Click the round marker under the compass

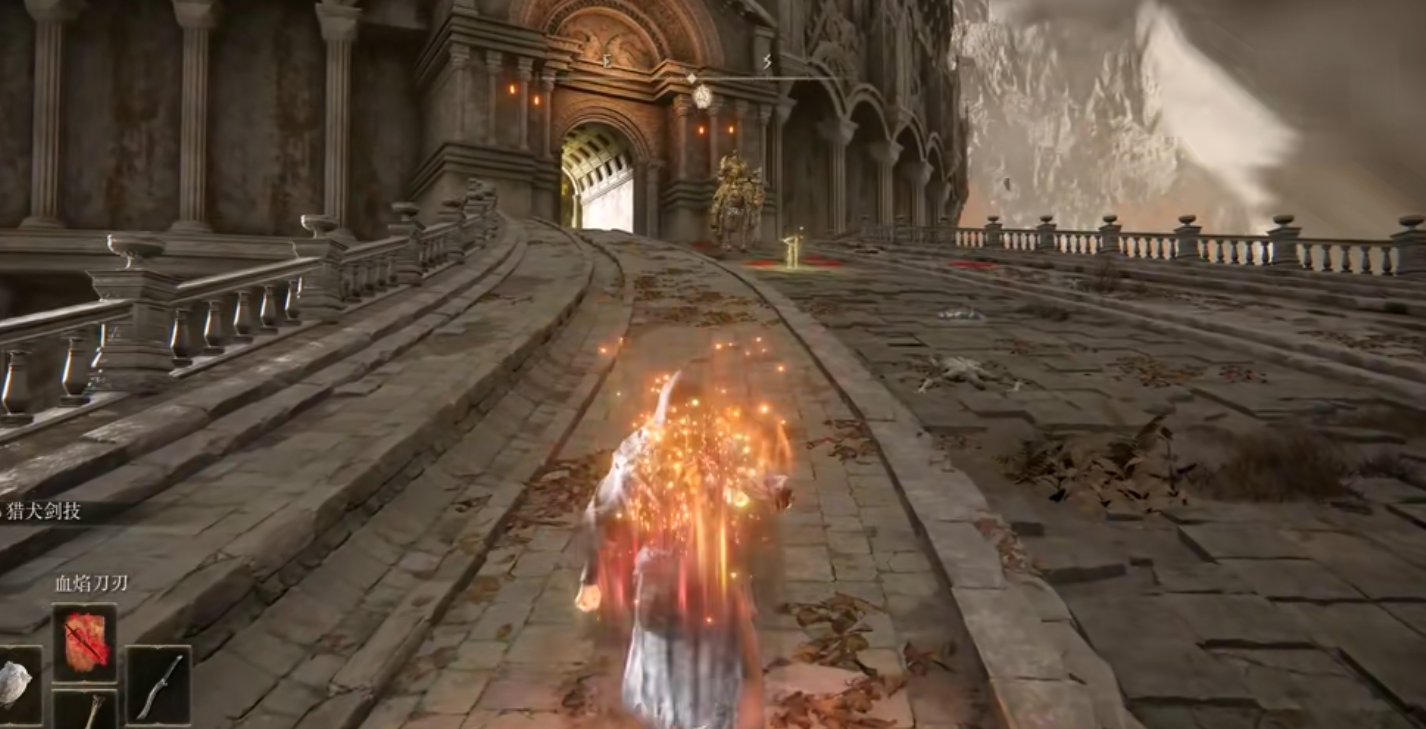(702, 97)
